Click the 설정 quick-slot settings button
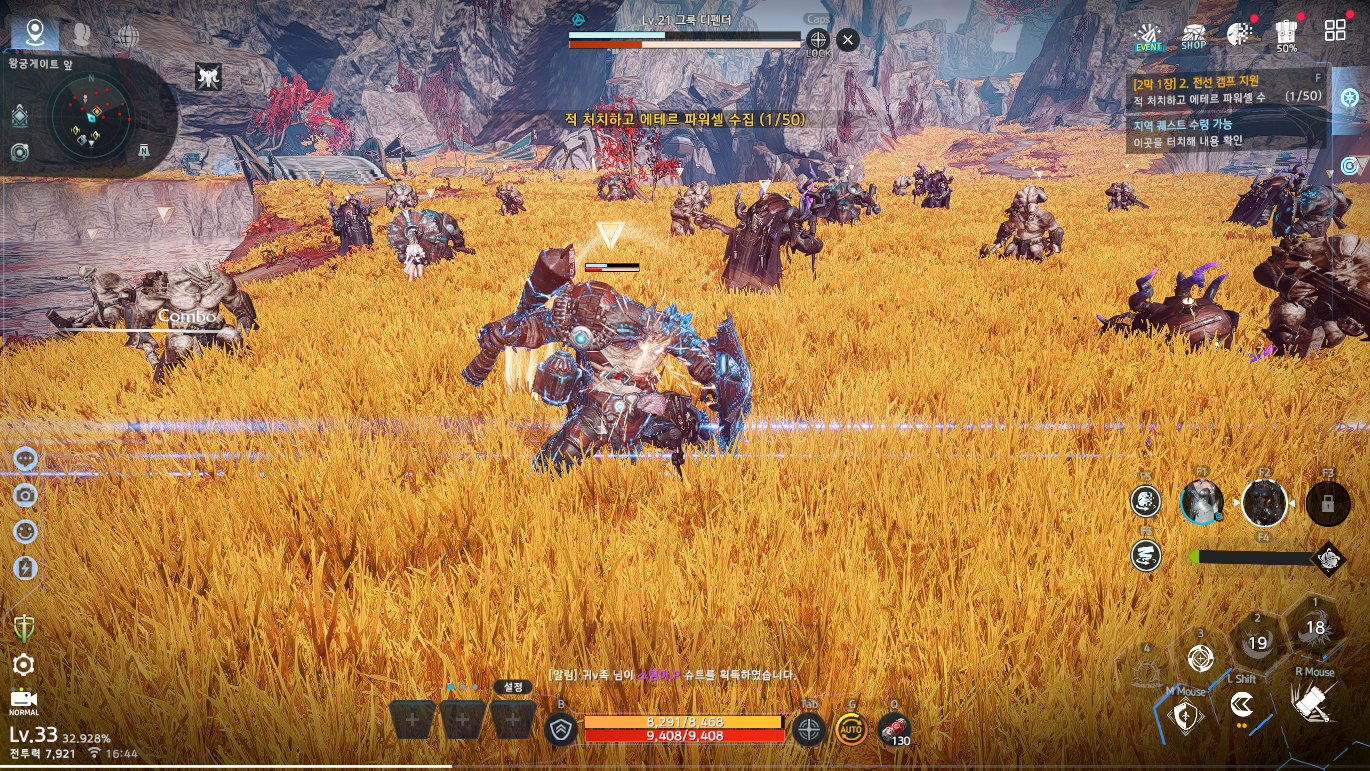 pos(513,687)
